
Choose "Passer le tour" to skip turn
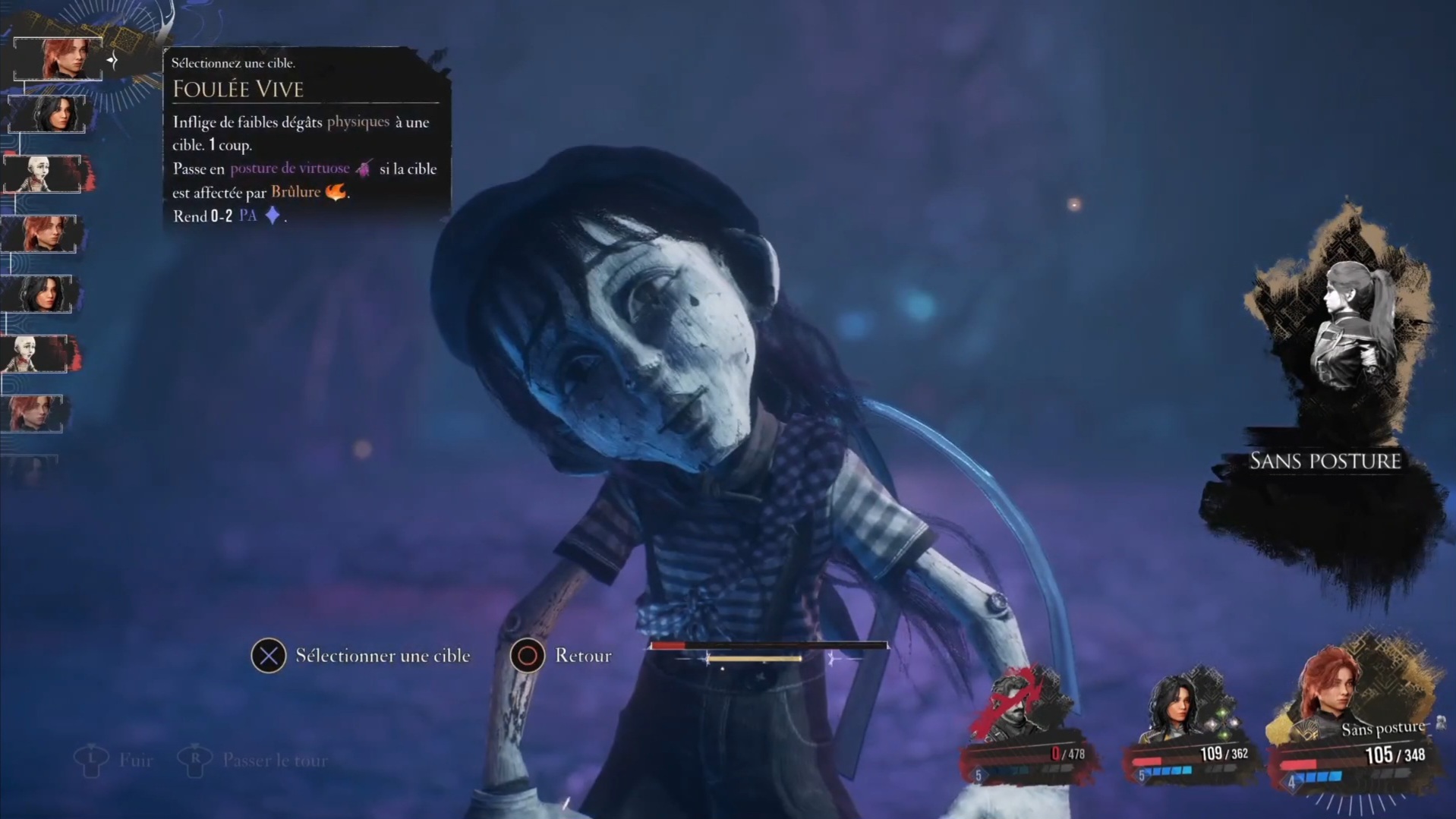[254, 760]
